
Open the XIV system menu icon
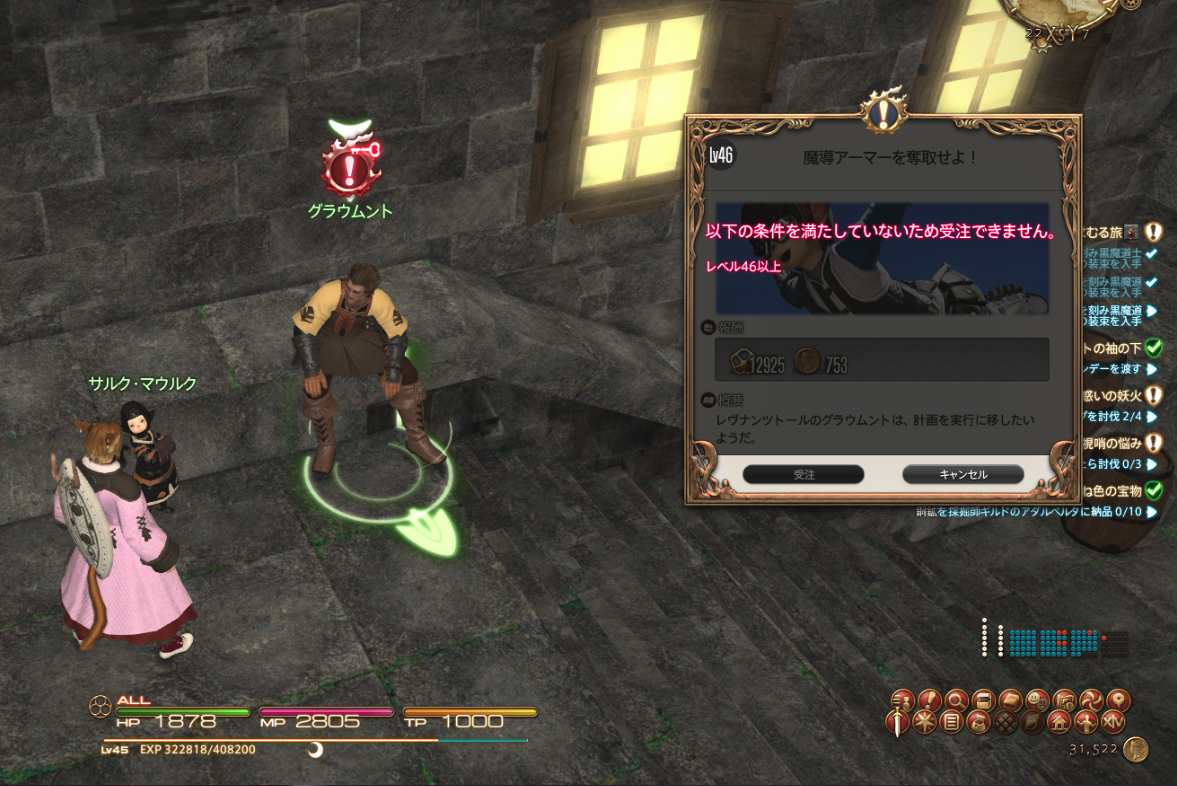1114,721
